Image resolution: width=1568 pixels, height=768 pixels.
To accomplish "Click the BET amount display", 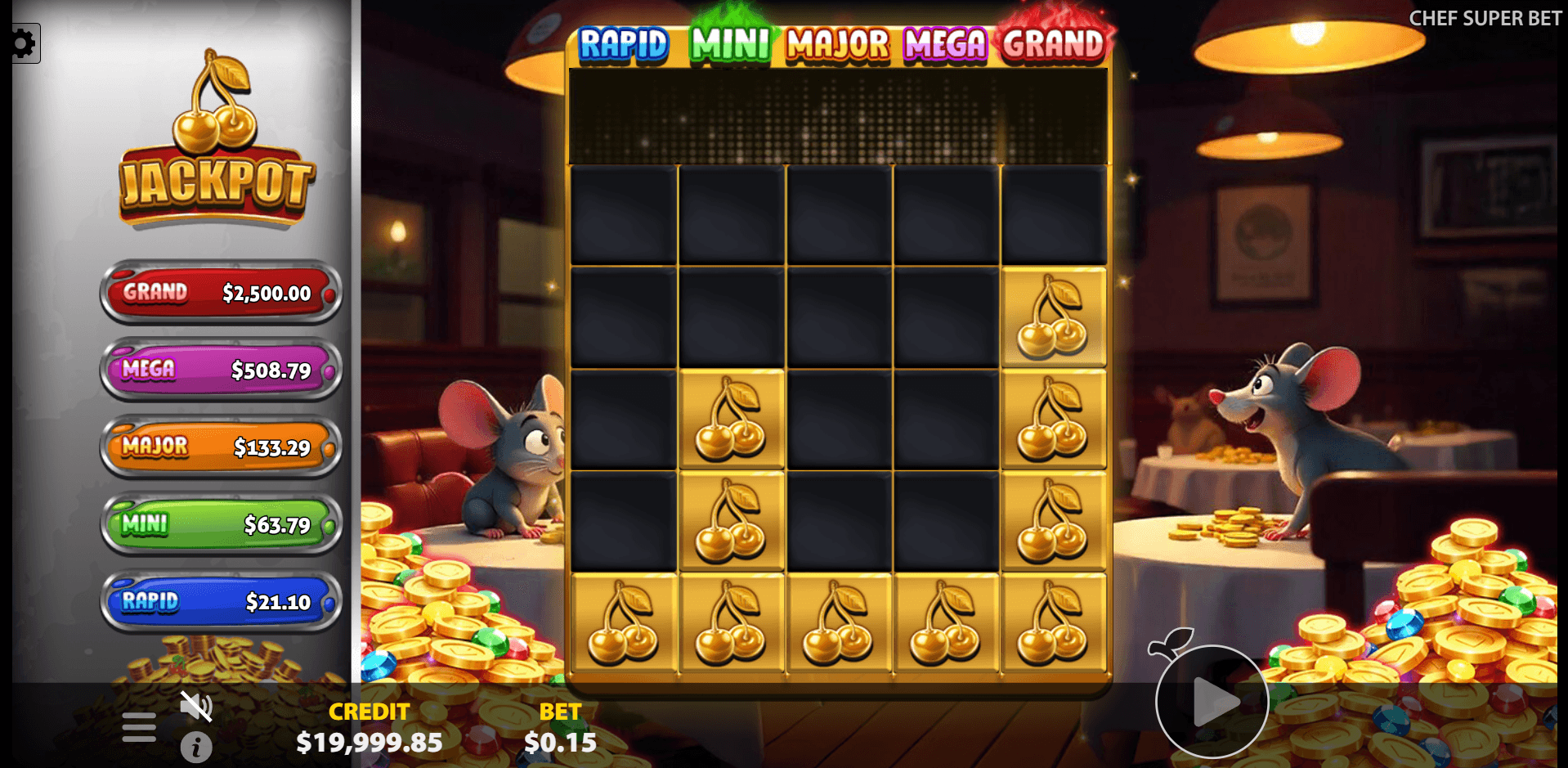I will (x=561, y=728).
